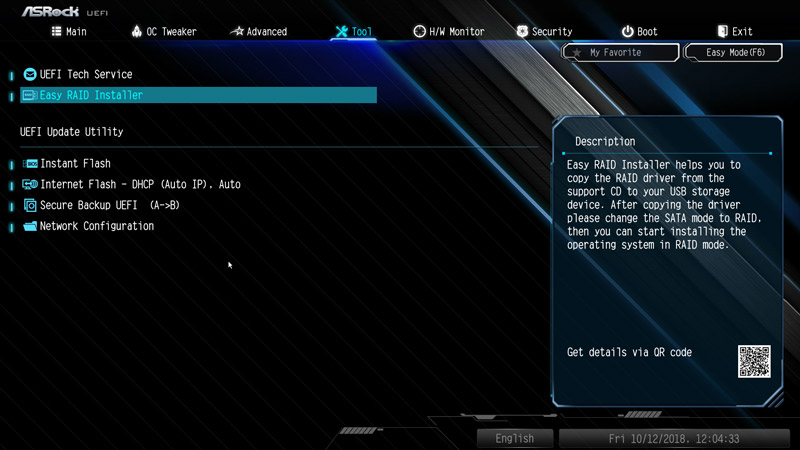Select Internet Flash DHCP option
Viewport: 800px width, 450px height.
pos(140,184)
